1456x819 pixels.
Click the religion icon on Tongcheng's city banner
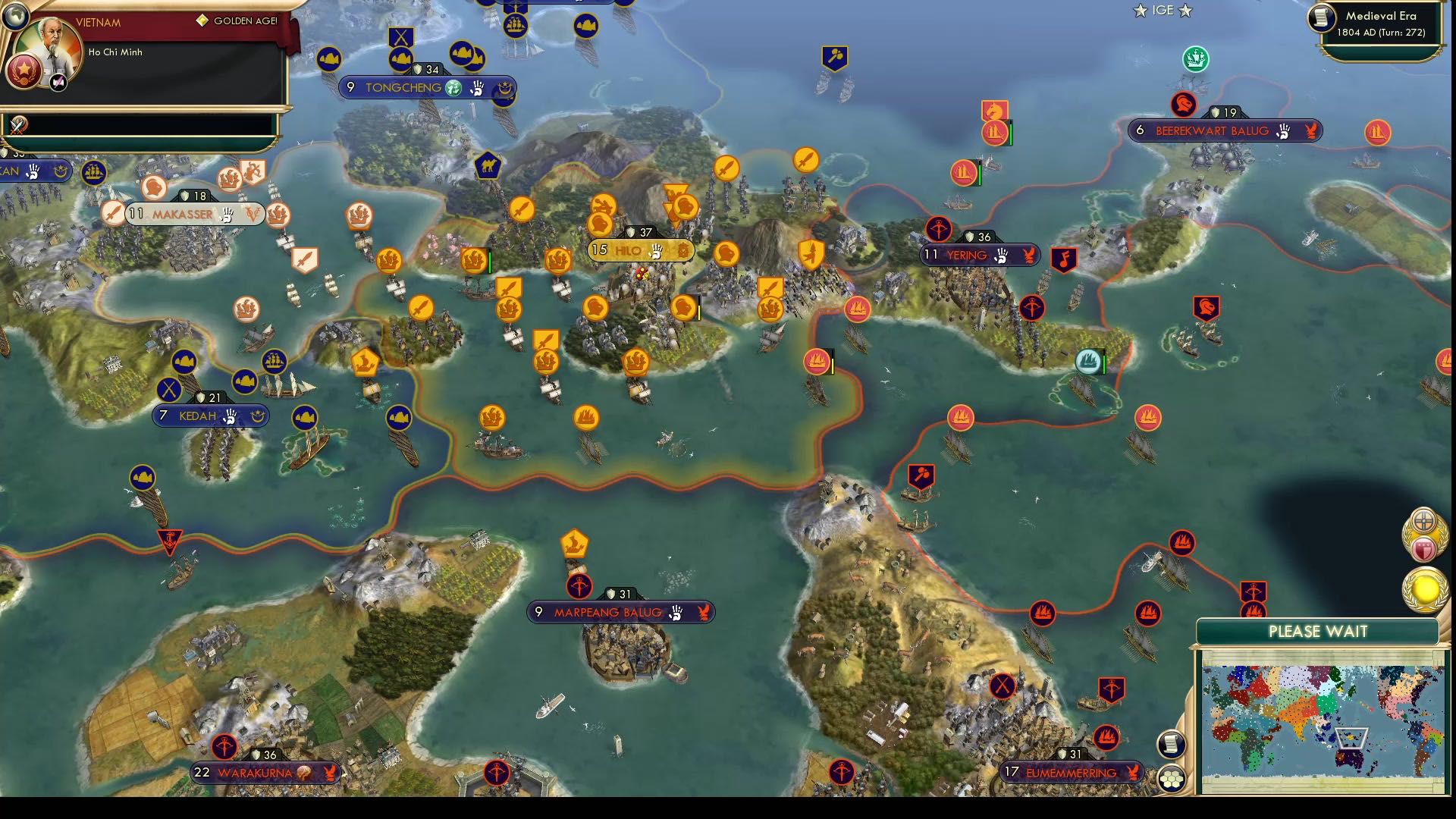point(453,88)
